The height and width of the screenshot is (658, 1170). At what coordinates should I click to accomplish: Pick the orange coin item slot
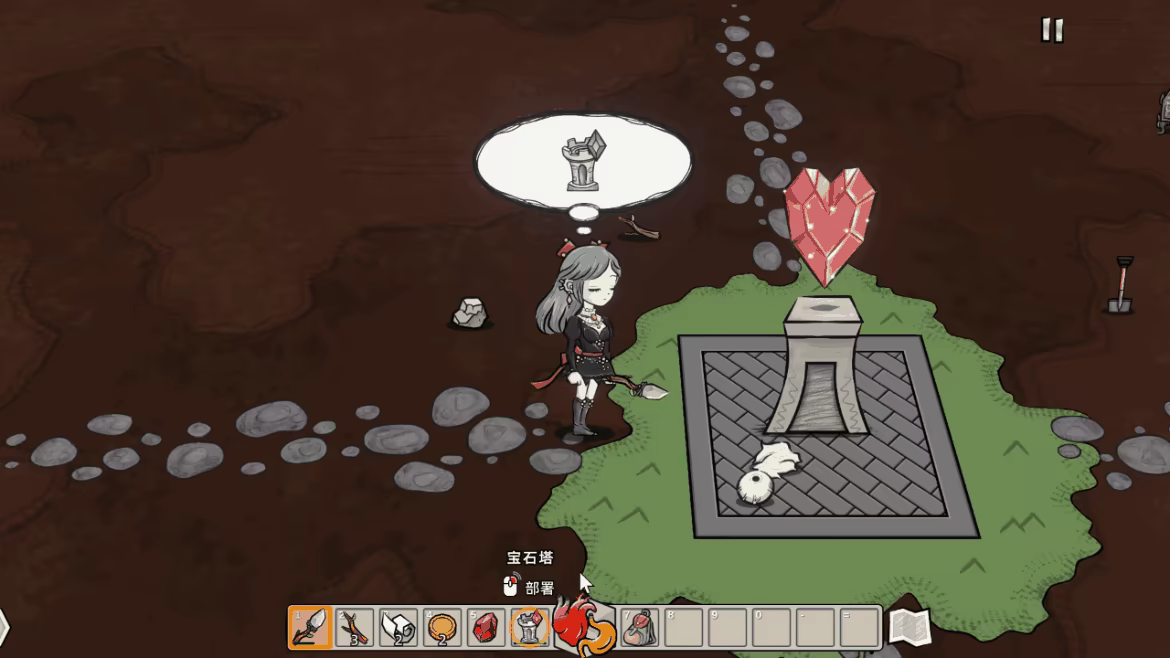(x=442, y=627)
